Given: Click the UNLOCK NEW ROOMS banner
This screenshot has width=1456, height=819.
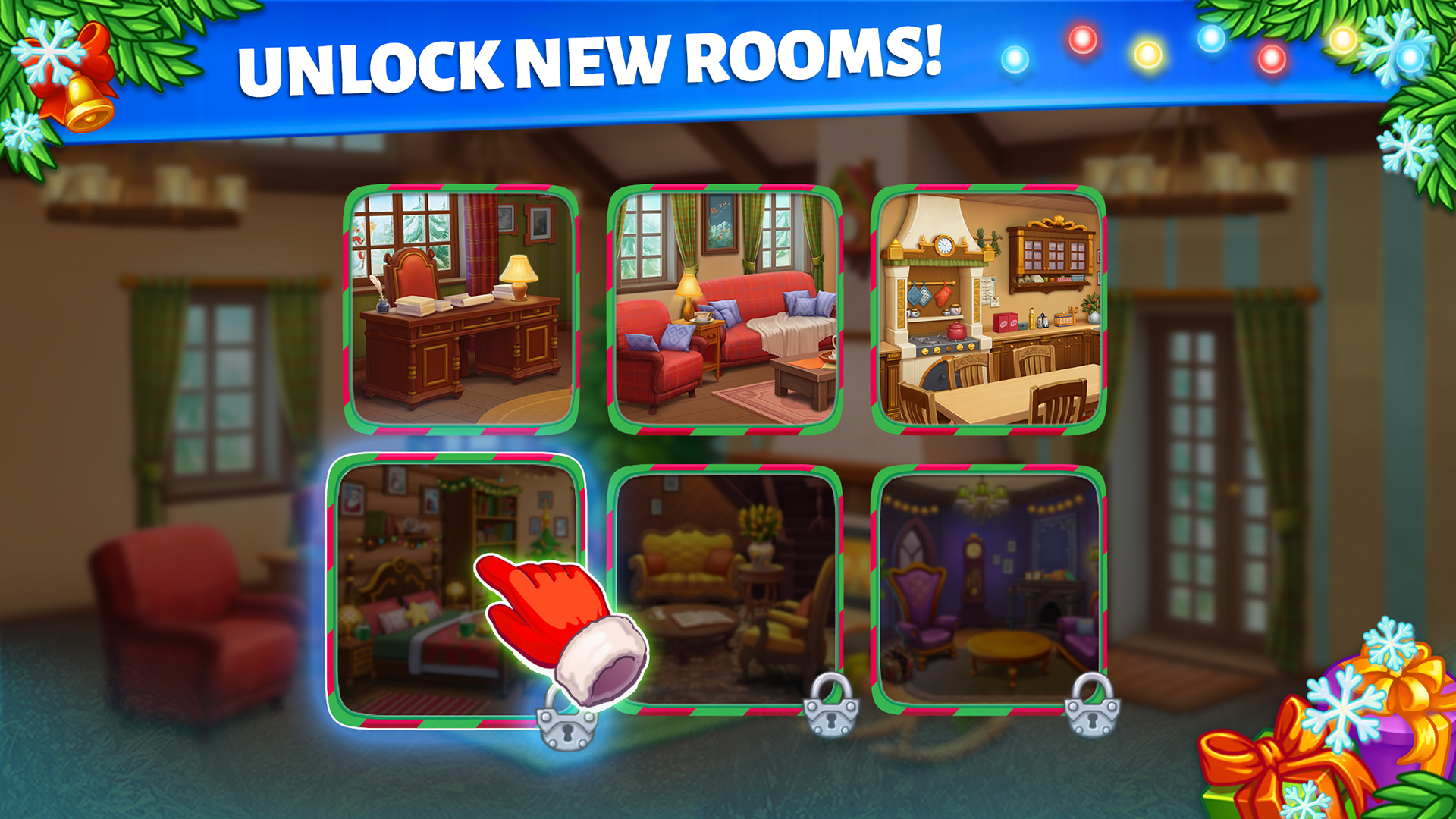Looking at the screenshot, I should tap(591, 61).
